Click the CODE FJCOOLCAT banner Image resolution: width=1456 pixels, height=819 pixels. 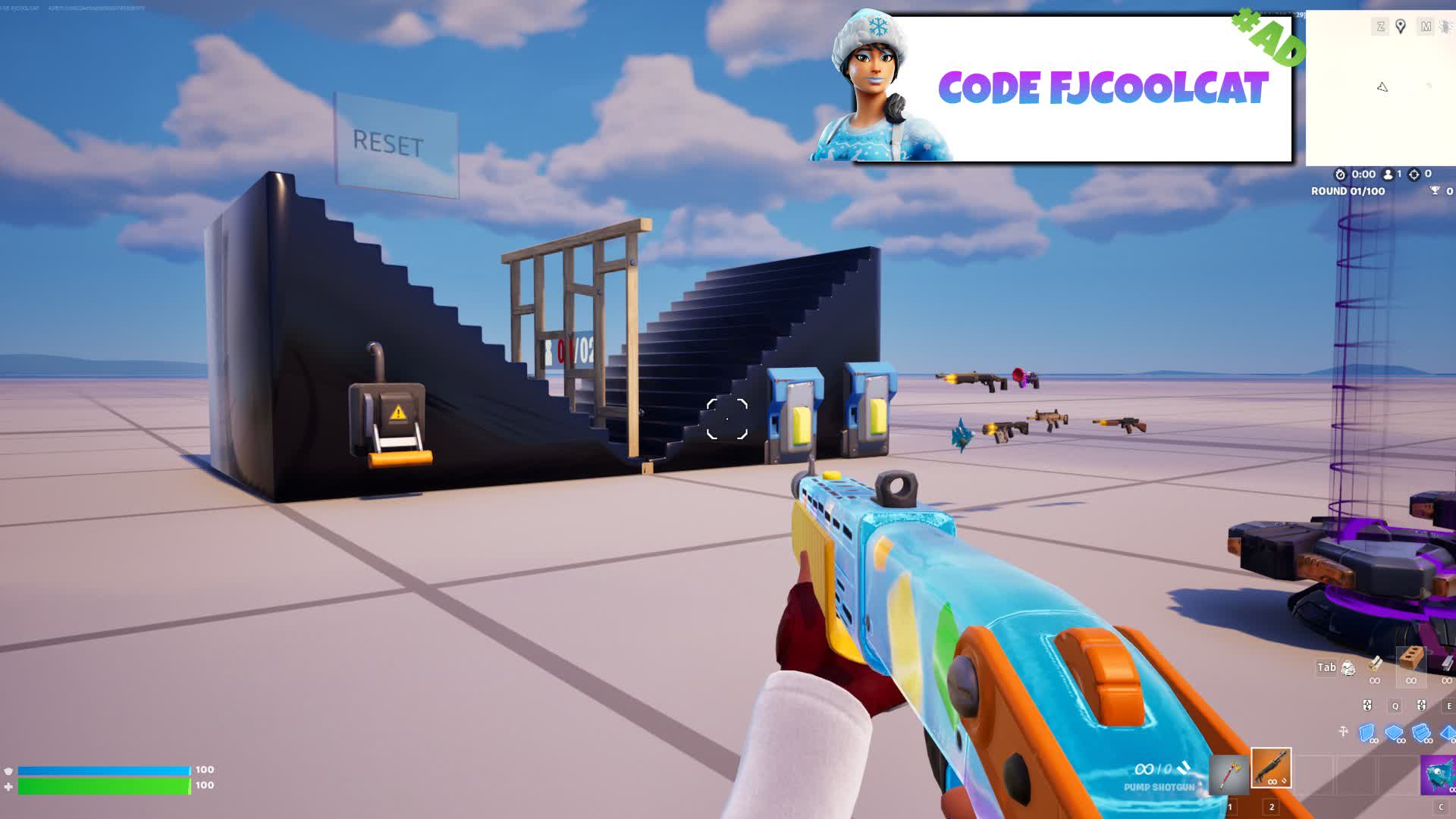[1103, 89]
